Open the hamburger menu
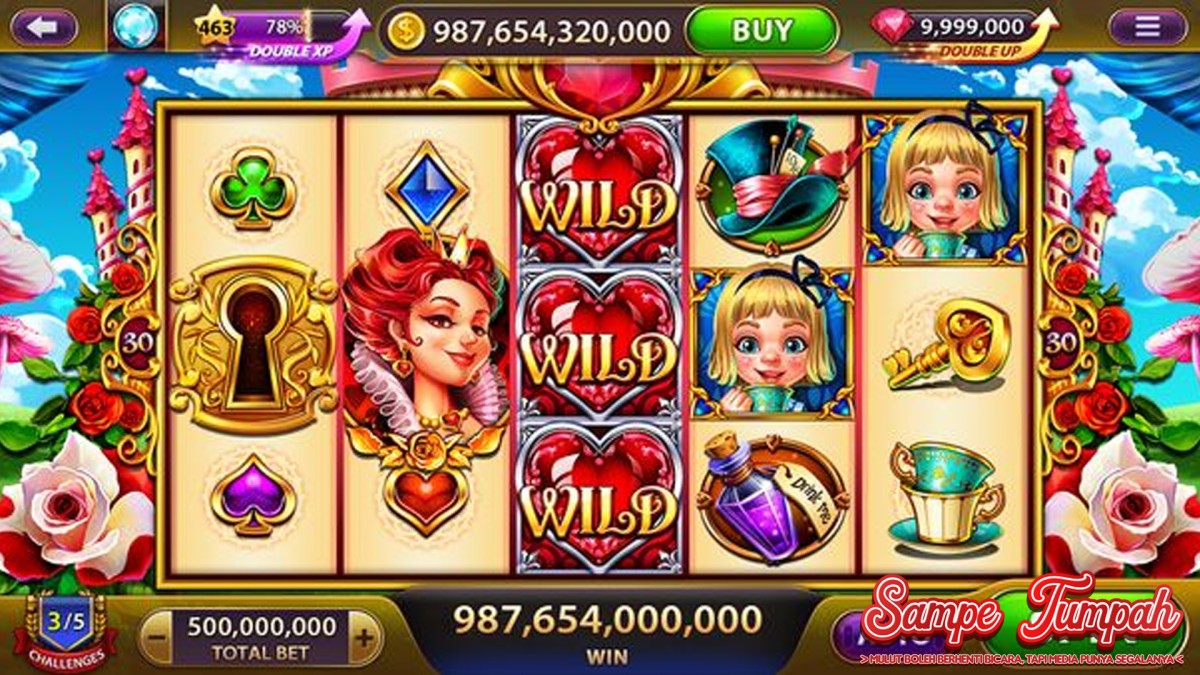 coord(1147,27)
